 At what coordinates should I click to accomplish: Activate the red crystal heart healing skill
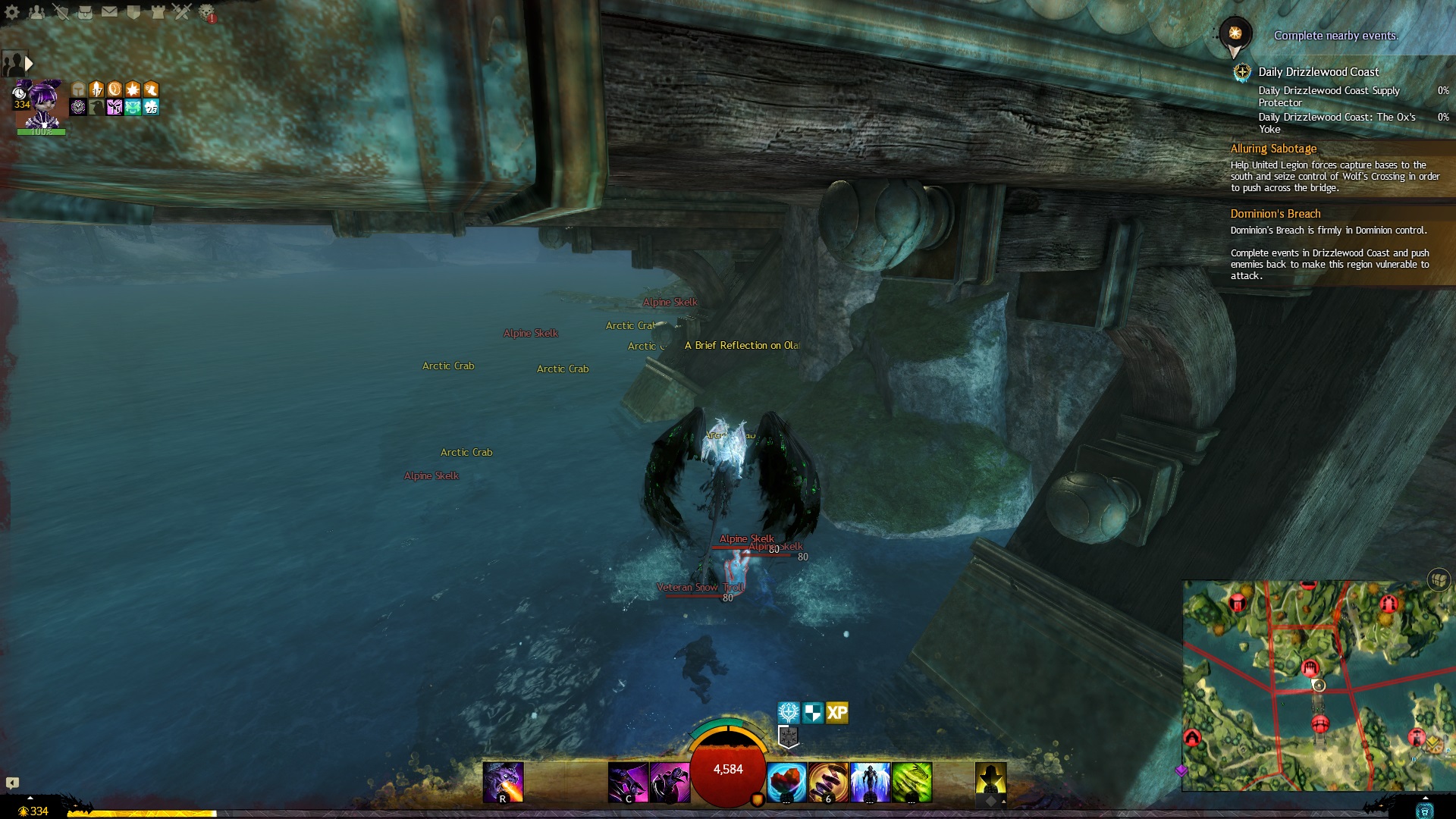click(786, 782)
